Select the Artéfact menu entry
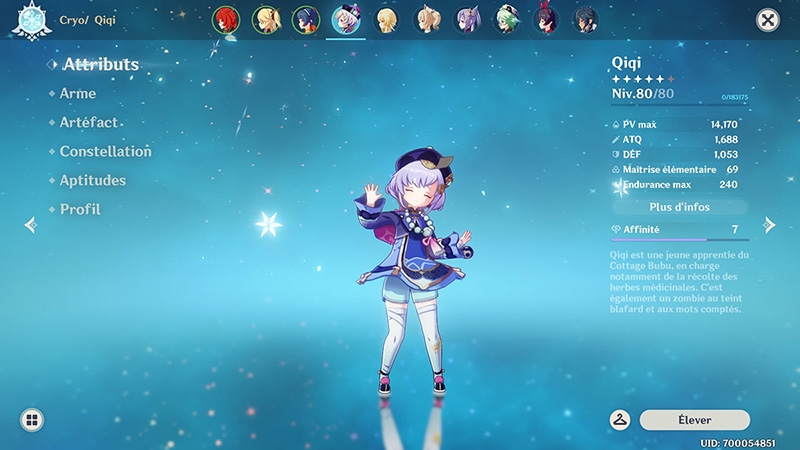The height and width of the screenshot is (450, 800). (x=89, y=122)
